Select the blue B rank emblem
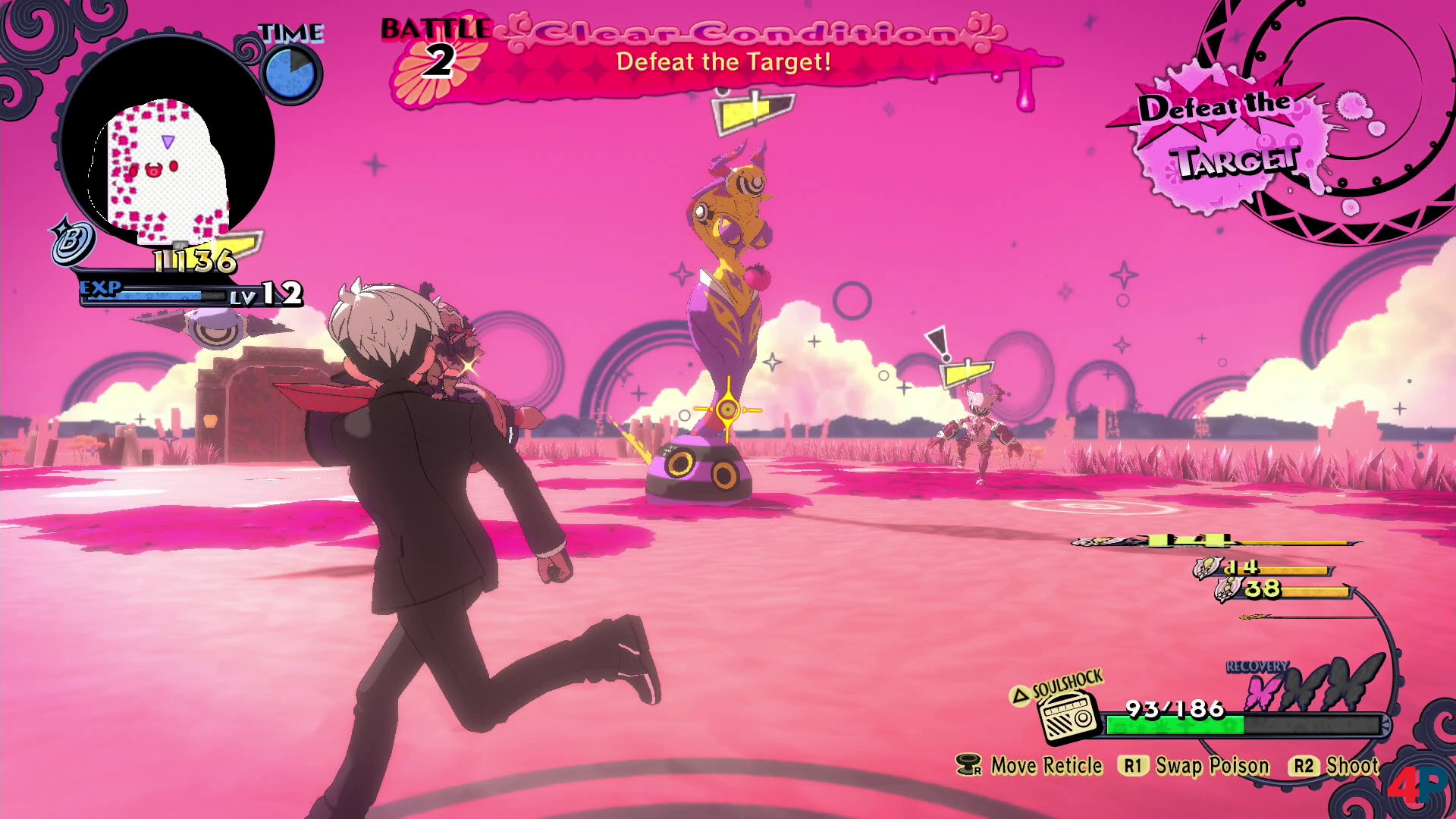Image resolution: width=1456 pixels, height=819 pixels. [x=72, y=243]
